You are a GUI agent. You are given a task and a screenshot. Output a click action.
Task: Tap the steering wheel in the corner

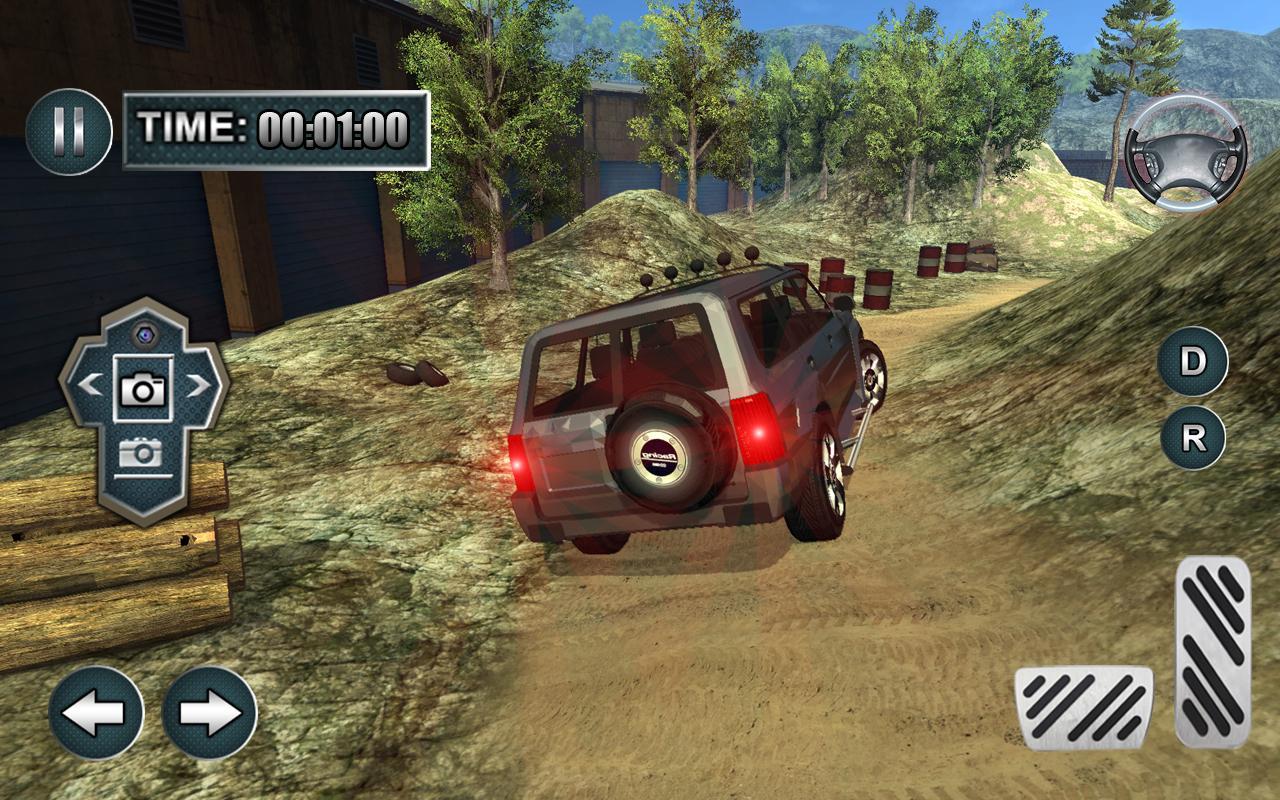1185,155
